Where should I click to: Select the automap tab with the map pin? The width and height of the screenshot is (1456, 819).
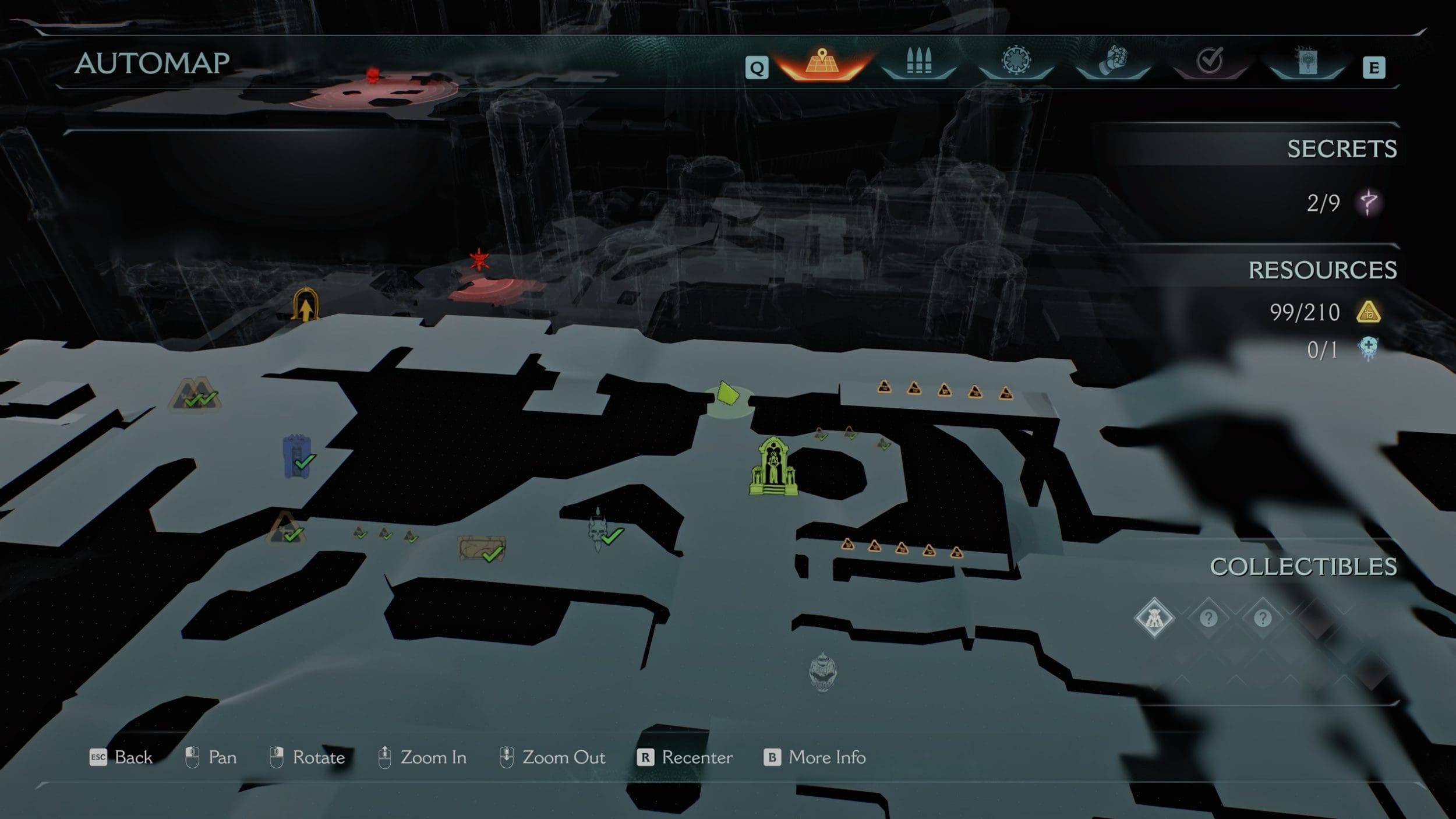(822, 62)
